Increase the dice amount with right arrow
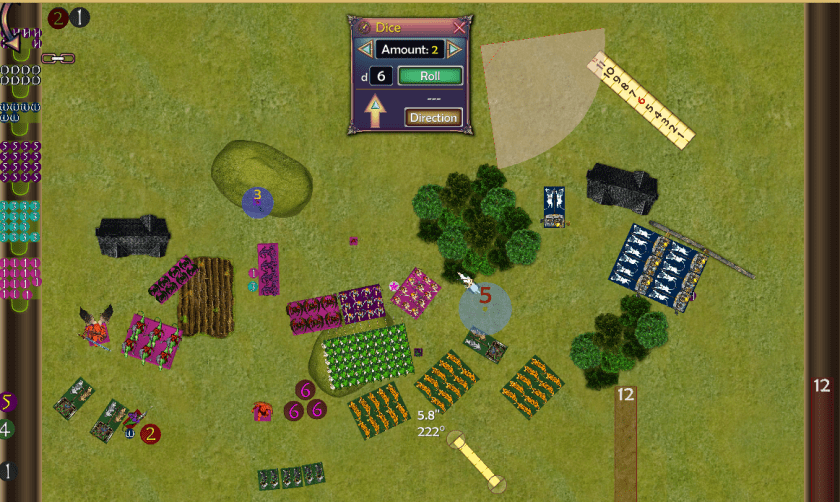This screenshot has height=502, width=840. tap(455, 50)
